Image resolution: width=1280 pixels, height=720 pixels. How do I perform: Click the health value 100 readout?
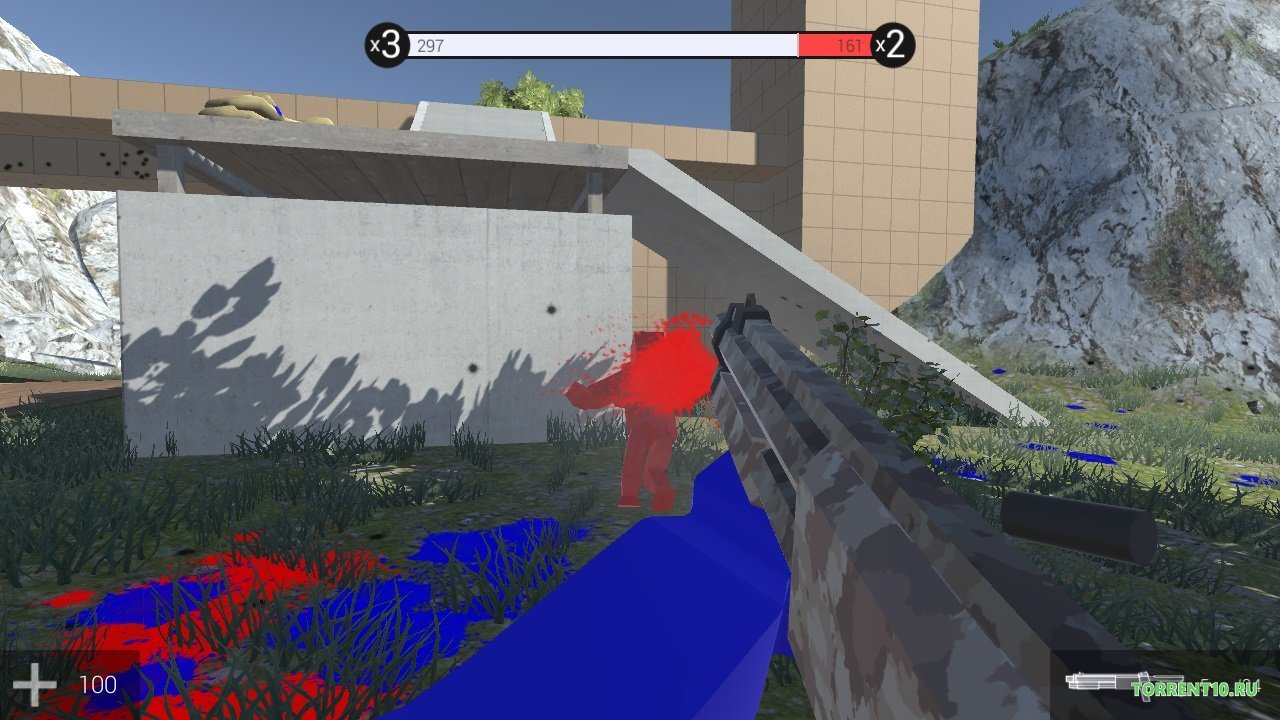97,683
